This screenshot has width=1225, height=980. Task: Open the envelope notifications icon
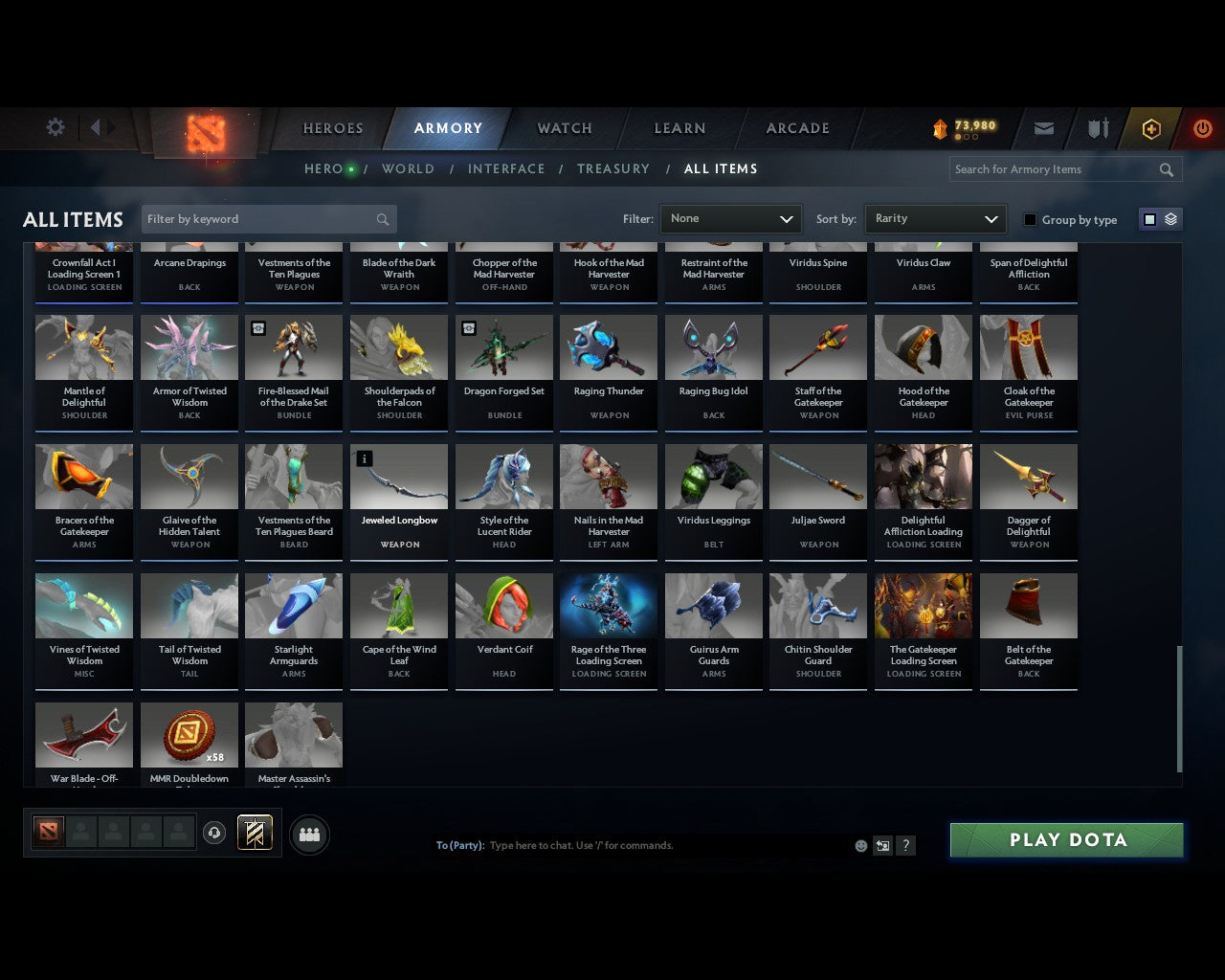[x=1043, y=128]
